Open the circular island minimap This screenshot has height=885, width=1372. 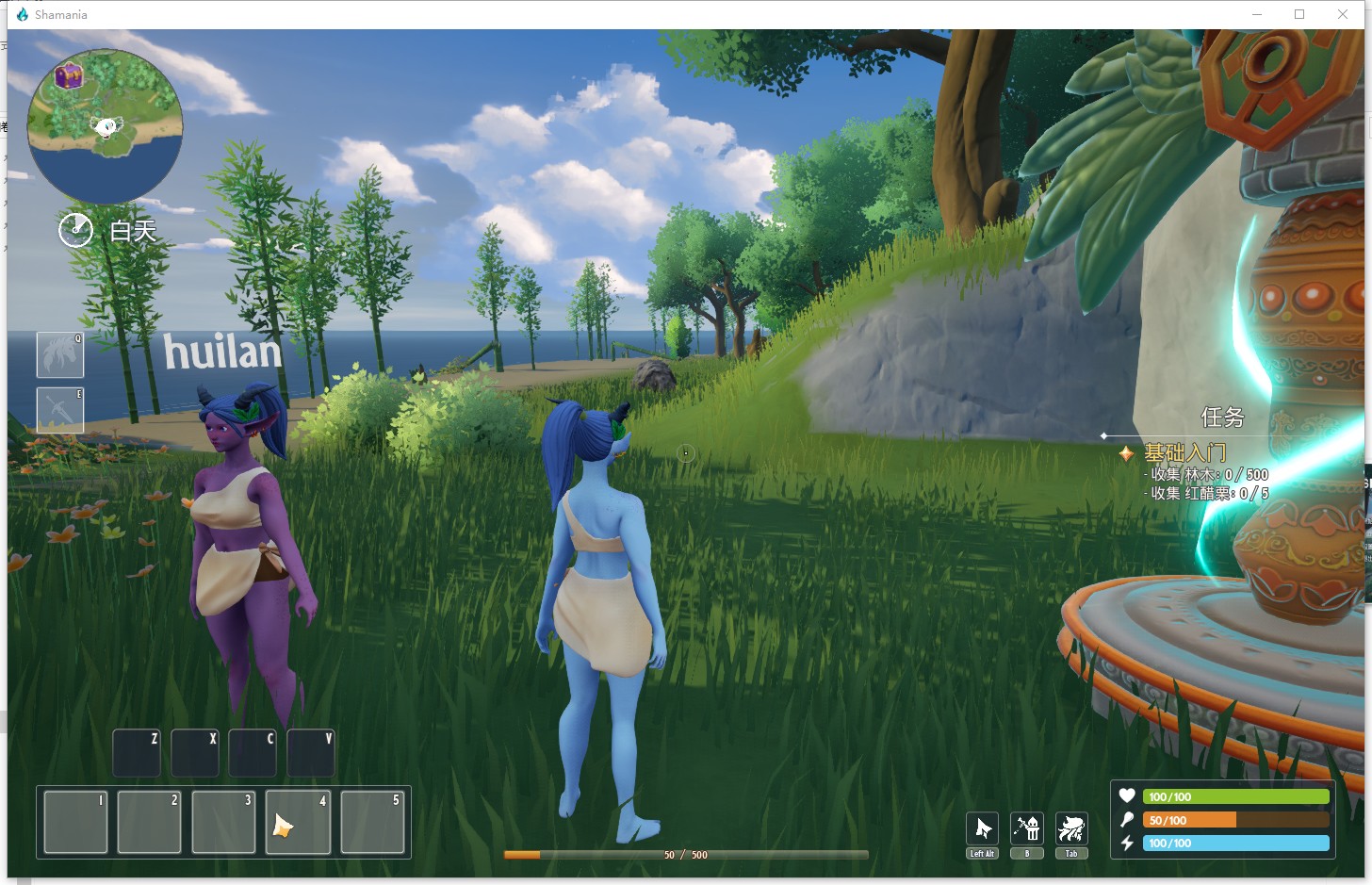[x=105, y=126]
